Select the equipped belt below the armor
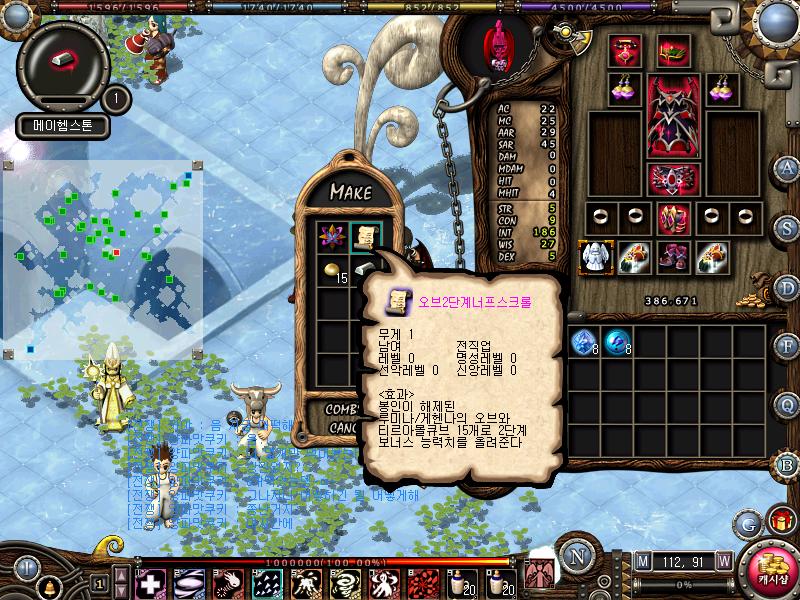Image resolution: width=800 pixels, height=600 pixels. coord(673,179)
